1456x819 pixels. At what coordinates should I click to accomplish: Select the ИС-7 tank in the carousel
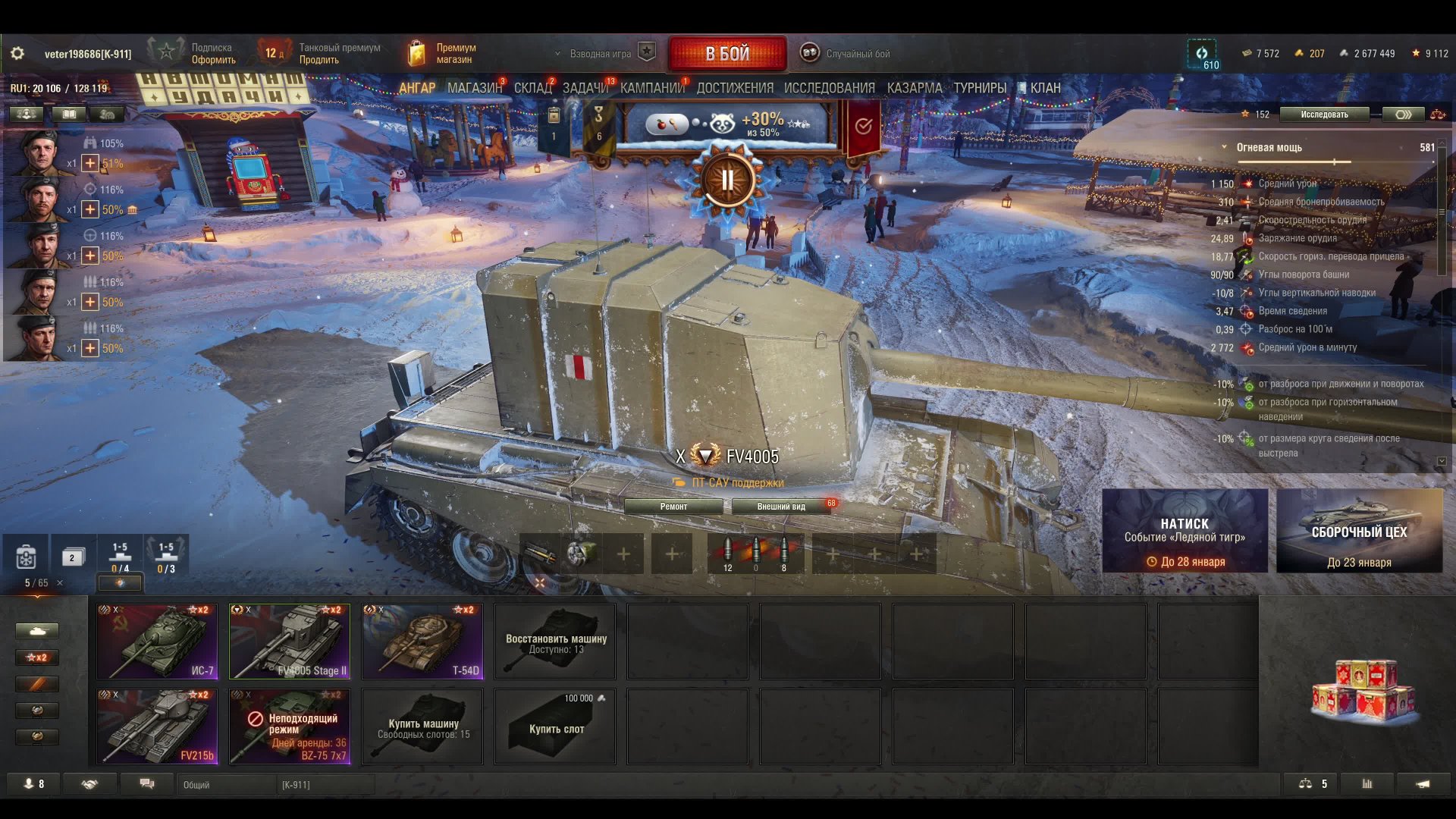[157, 641]
